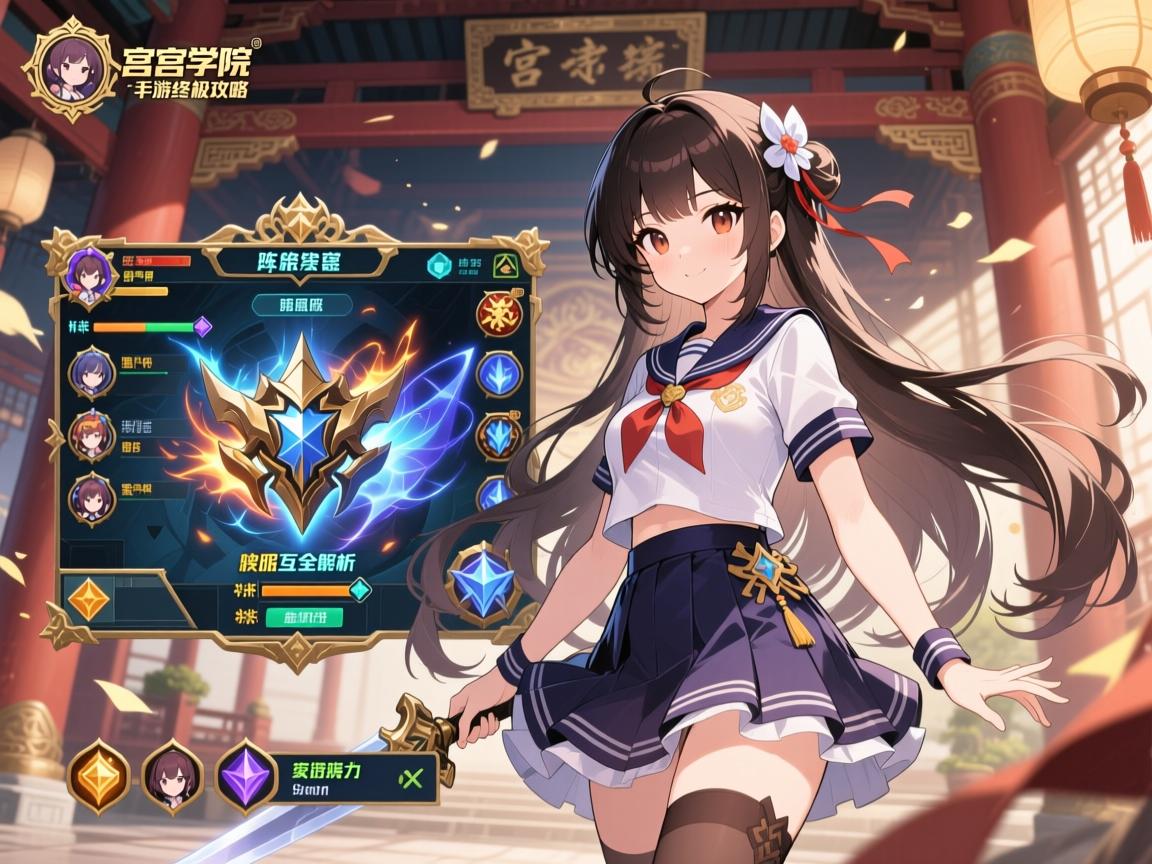Select the brown-haired portrait in the panel list
1152x864 pixels.
click(91, 497)
